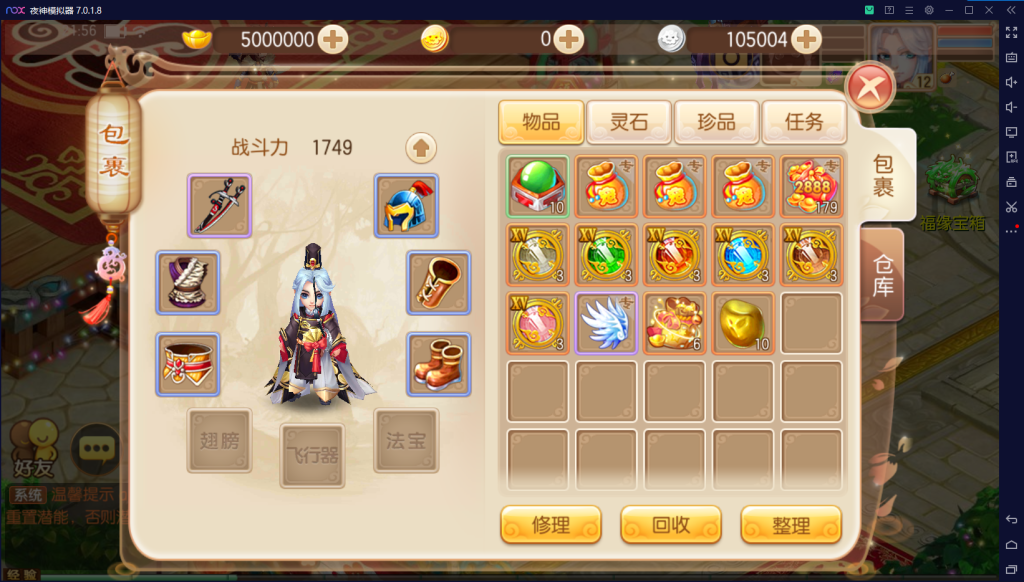
Task: Open the 珍品 tab
Action: (716, 122)
